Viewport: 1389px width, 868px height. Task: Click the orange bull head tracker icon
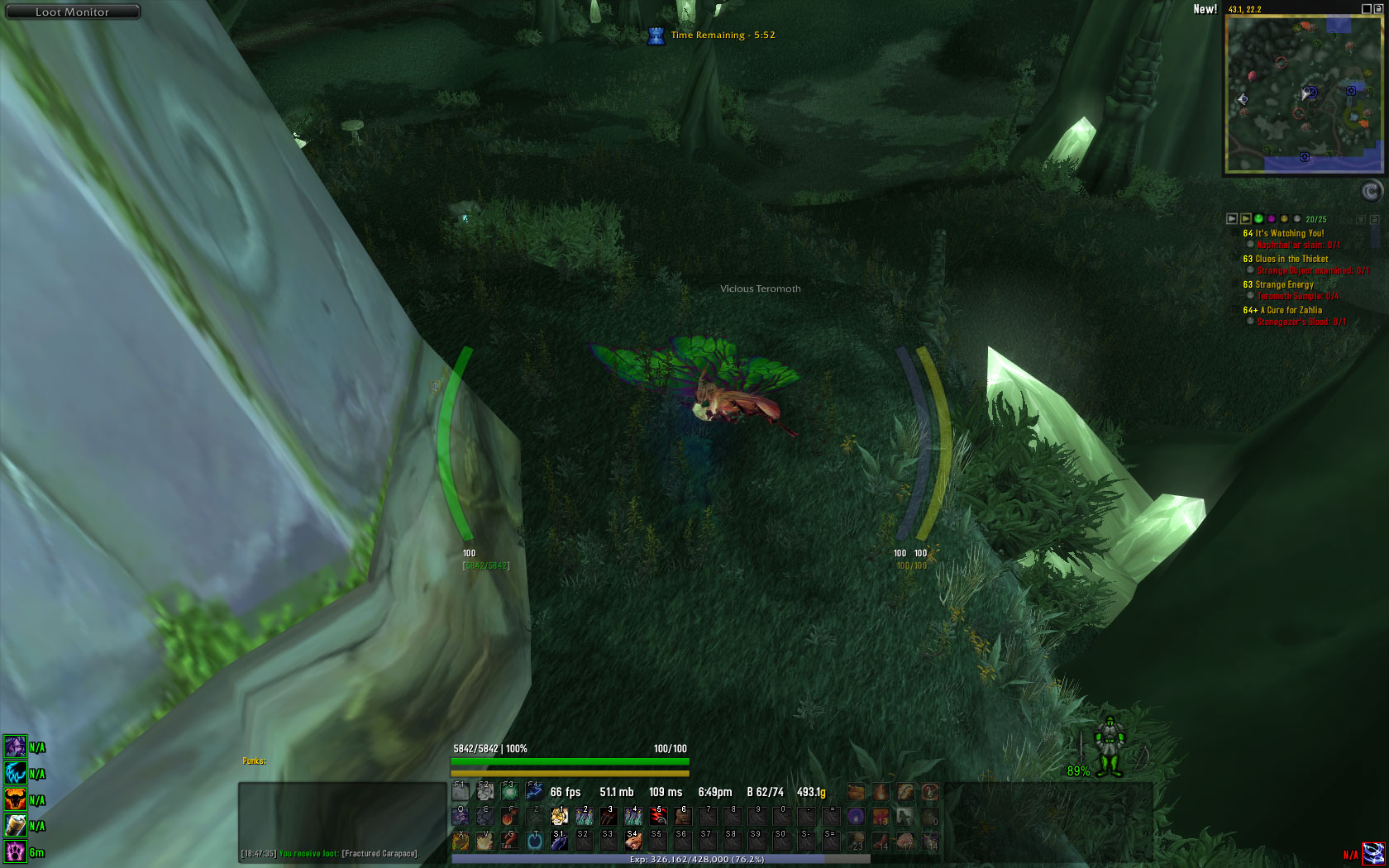tap(15, 799)
